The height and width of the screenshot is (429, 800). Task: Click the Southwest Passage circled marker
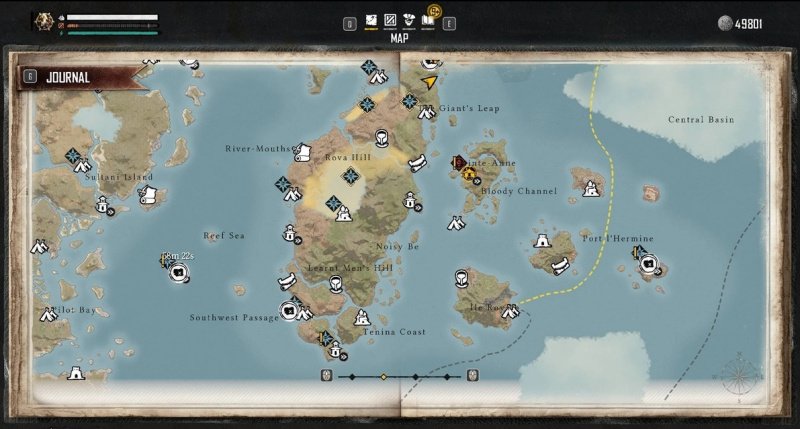click(x=289, y=310)
